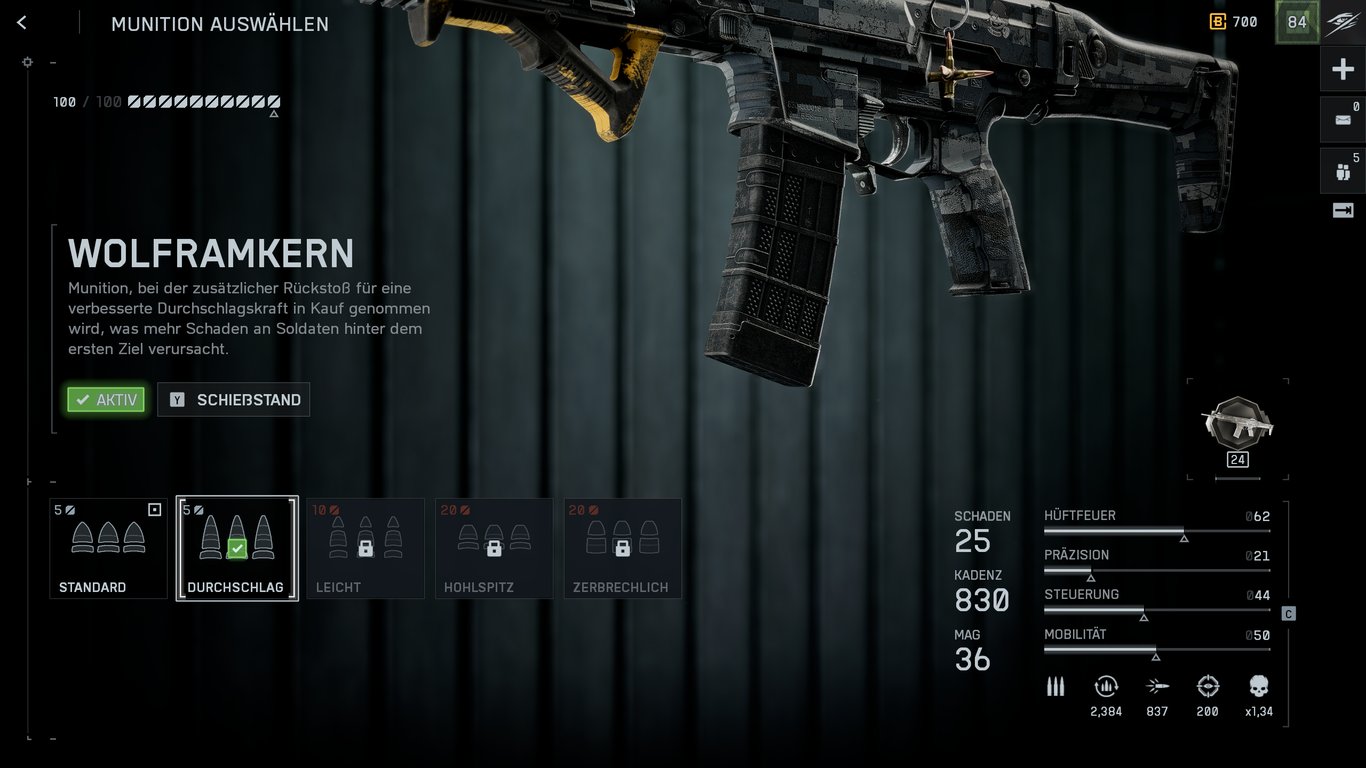Click the small gear icon under the back arrow

pos(27,62)
